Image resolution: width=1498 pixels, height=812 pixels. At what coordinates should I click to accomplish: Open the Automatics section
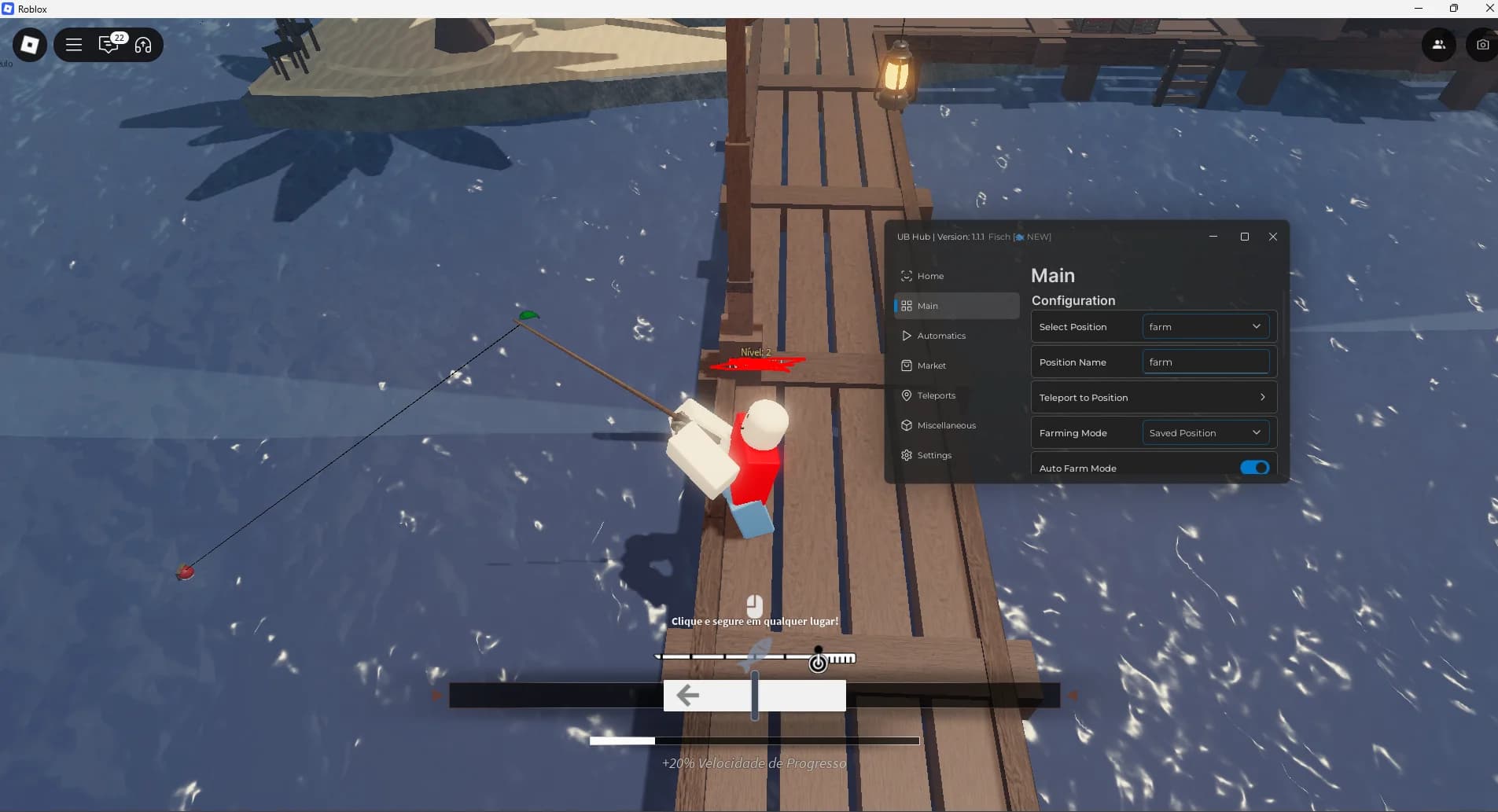941,336
